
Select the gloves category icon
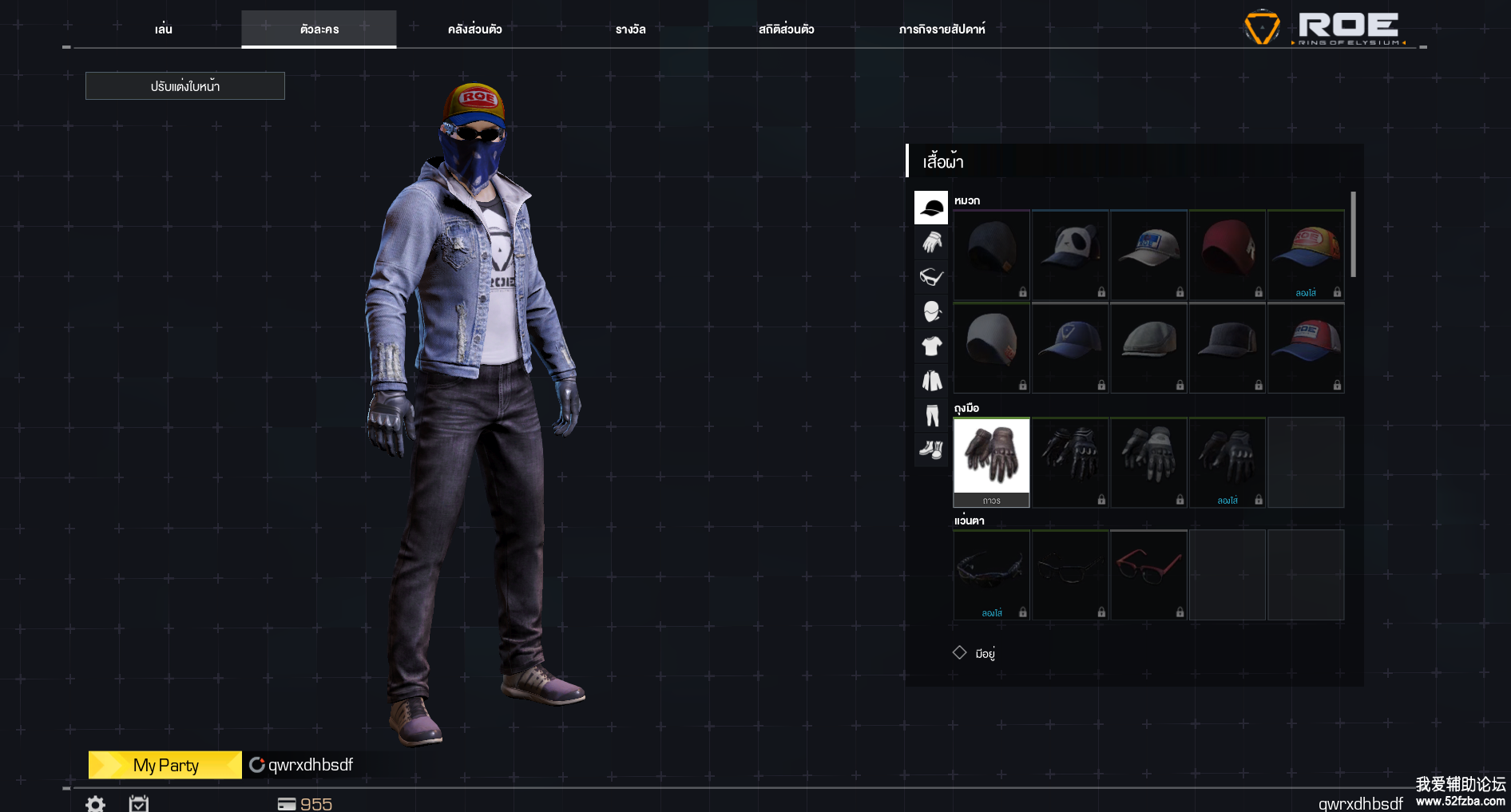(x=931, y=242)
